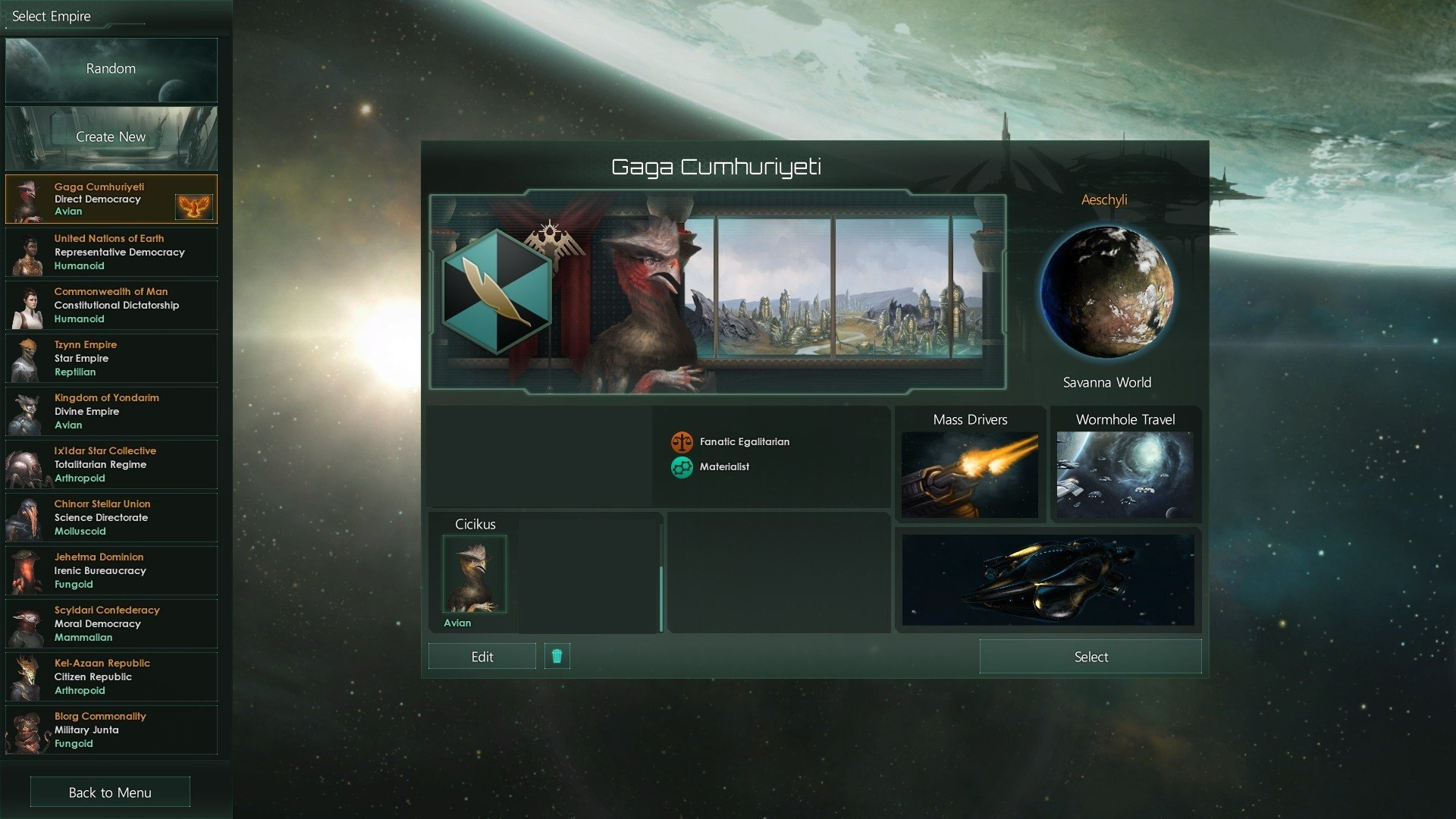The width and height of the screenshot is (1456, 819).
Task: Confirm empire with the Select button
Action: 1090,657
